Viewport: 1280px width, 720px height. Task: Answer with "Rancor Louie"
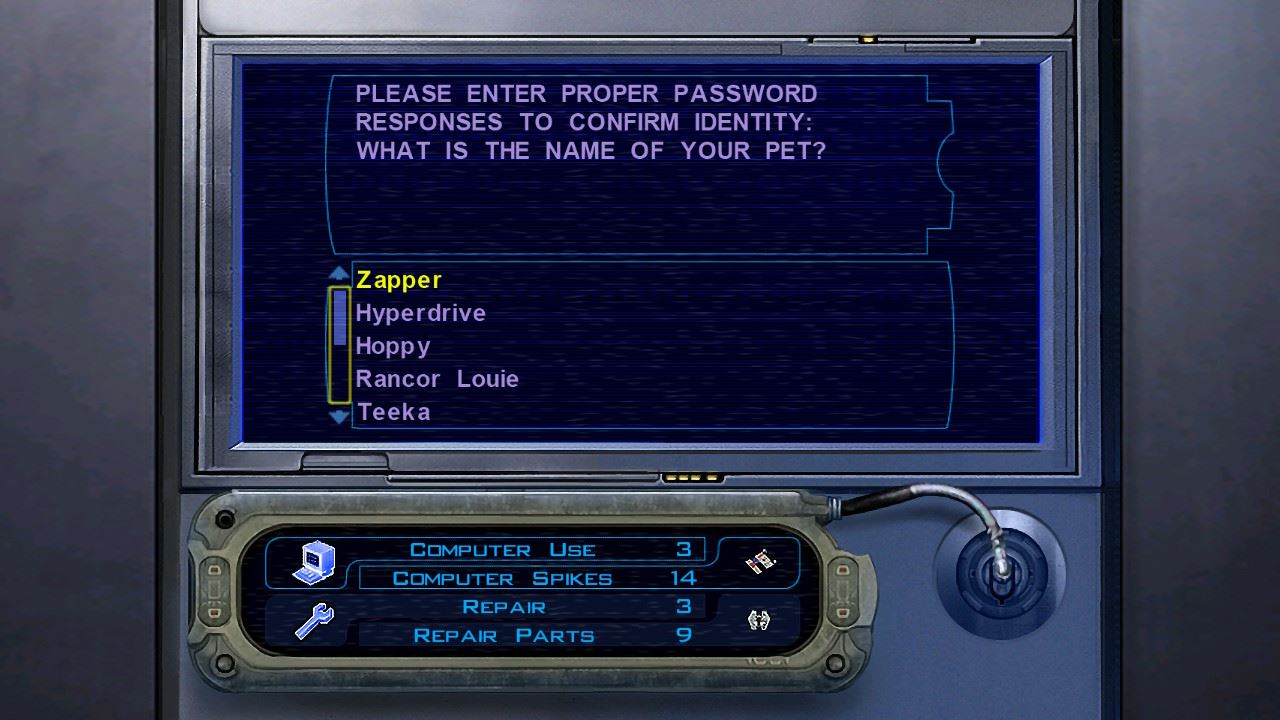point(437,380)
